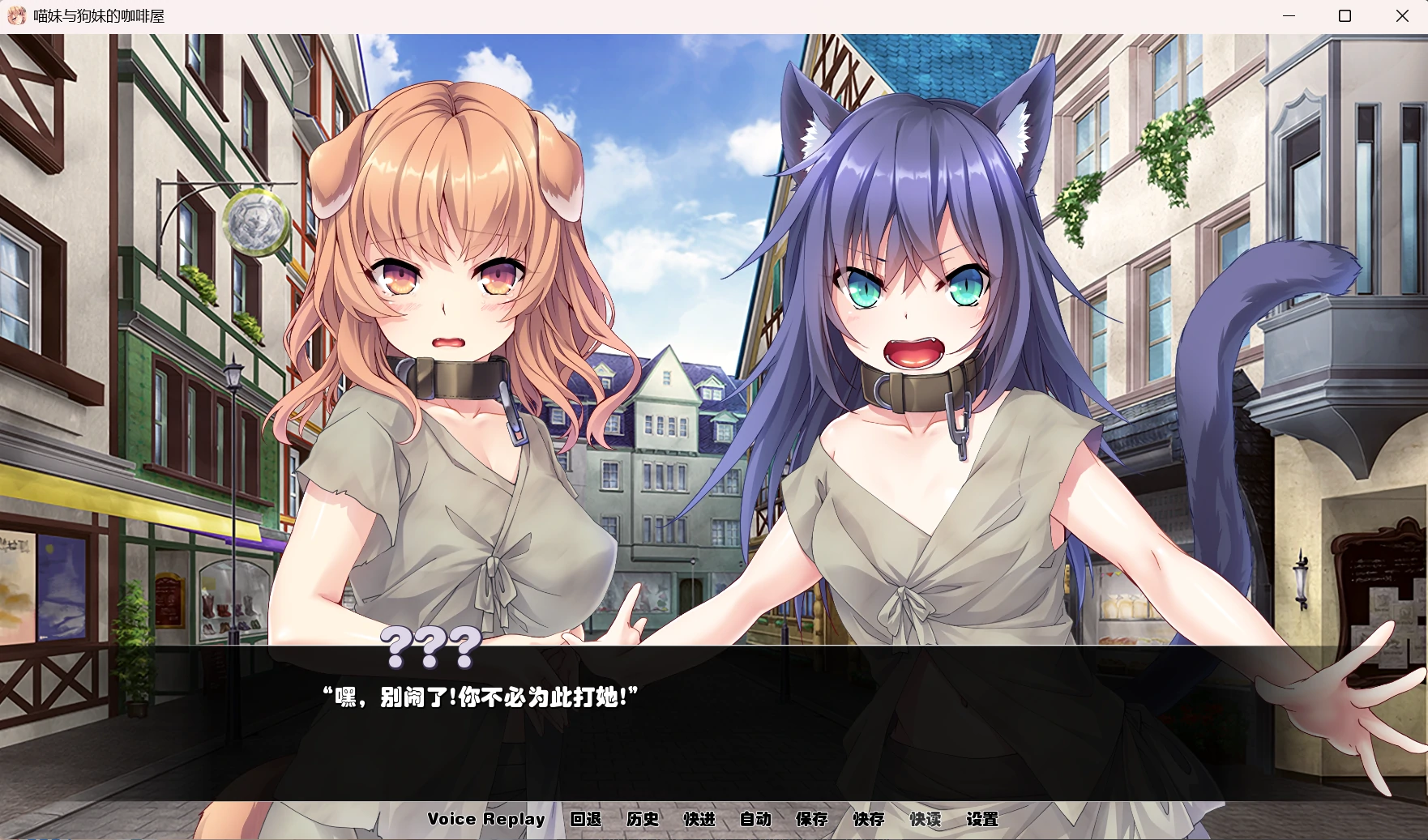
Task: Open the 保存 save screen
Action: pyautogui.click(x=813, y=819)
